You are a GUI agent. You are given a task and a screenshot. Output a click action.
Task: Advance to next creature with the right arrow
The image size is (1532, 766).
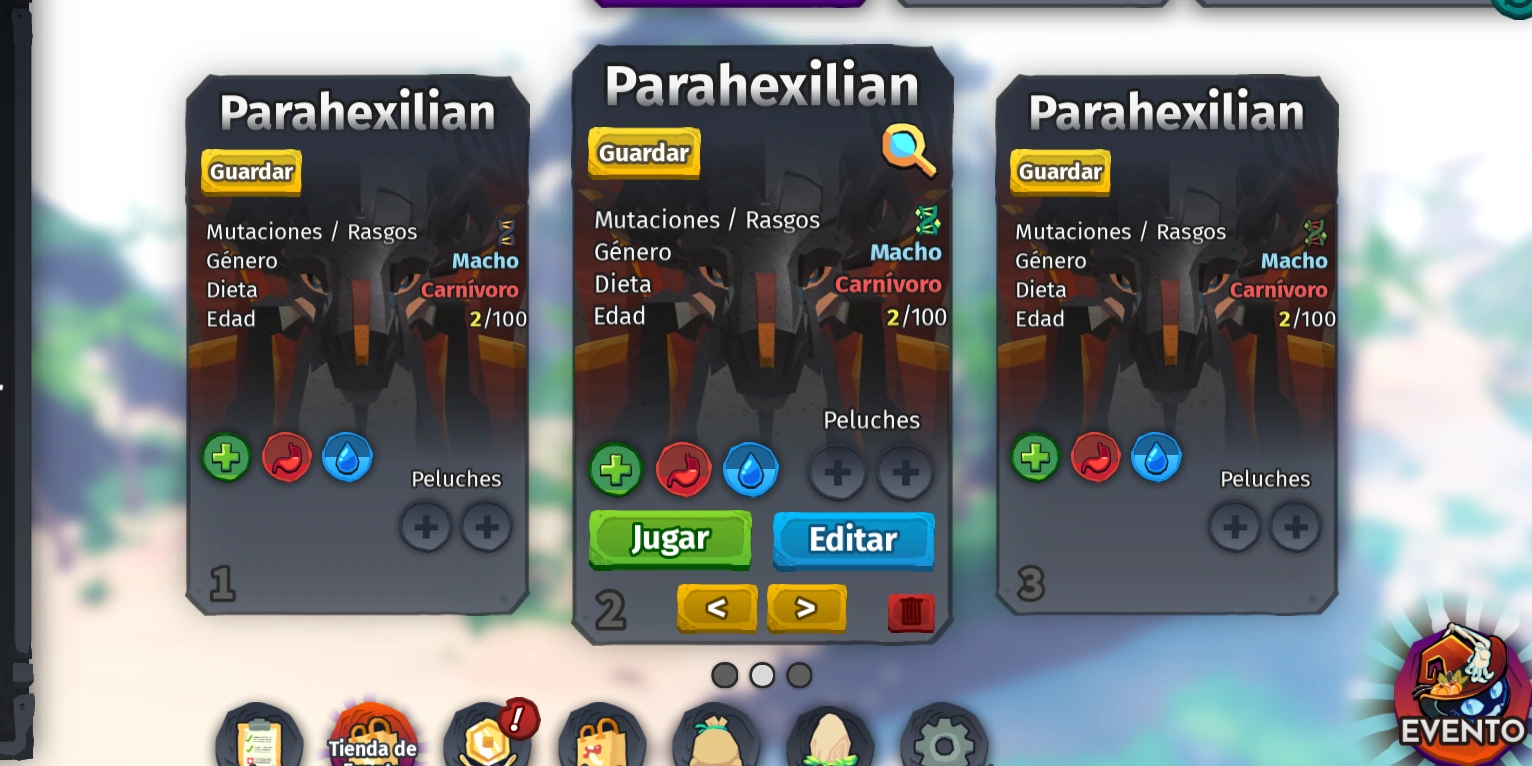806,608
